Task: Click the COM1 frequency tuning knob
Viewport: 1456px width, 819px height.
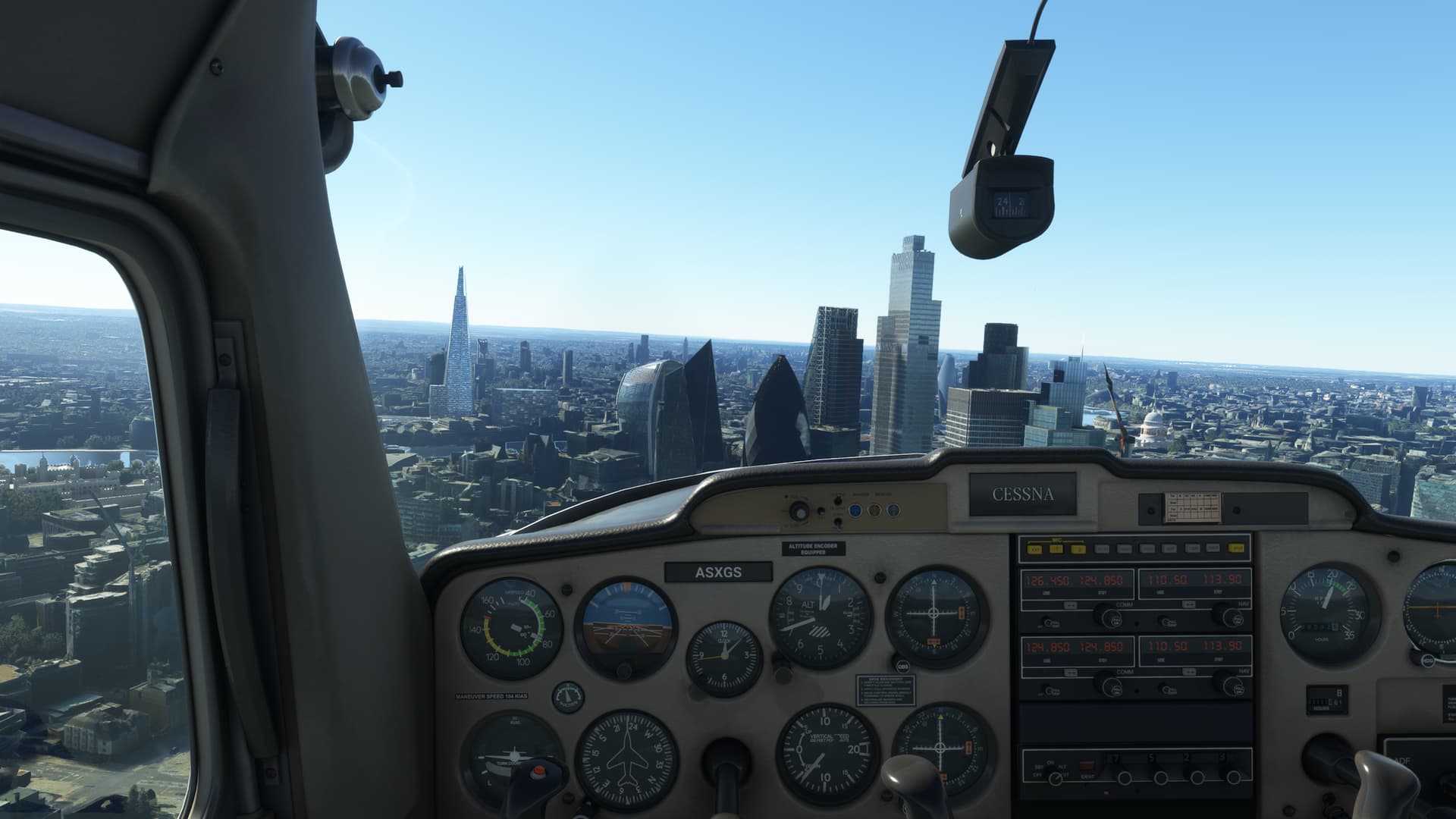Action: coord(1110,618)
